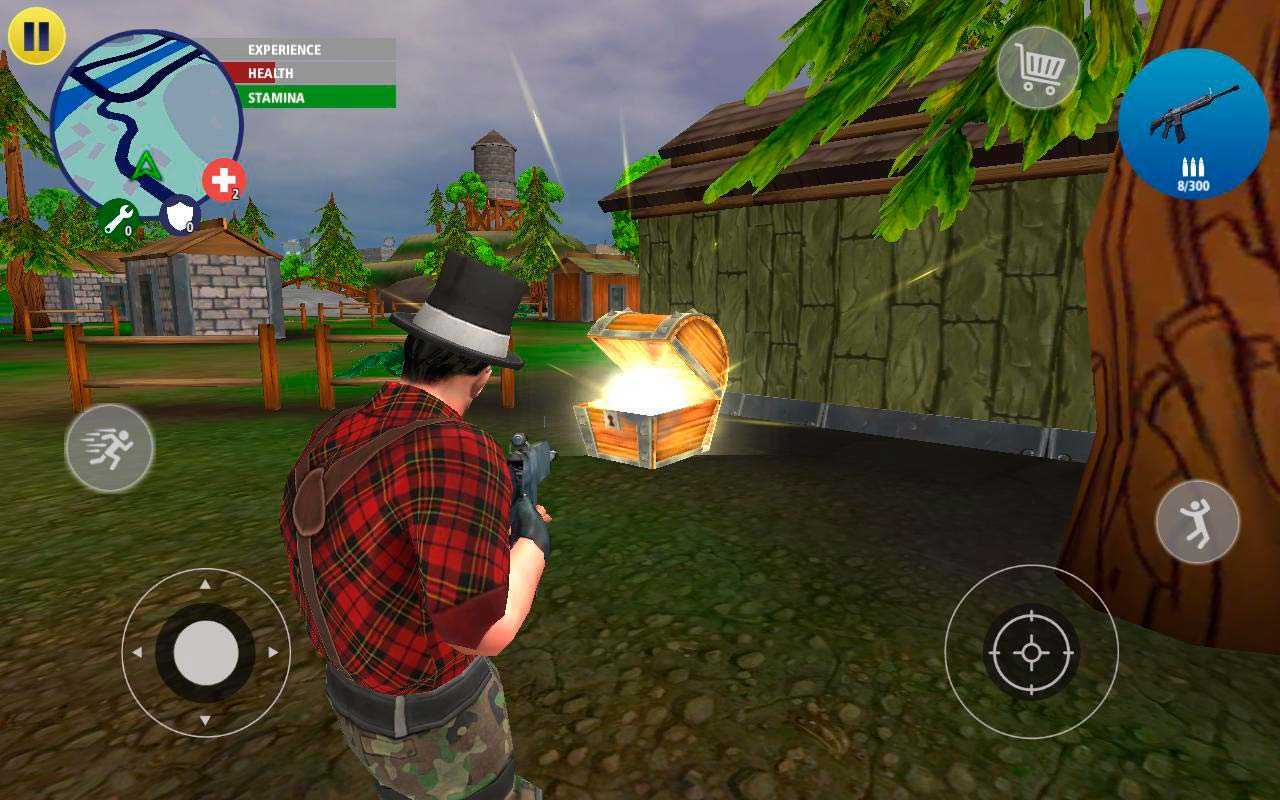Open the shopping cart store
Viewport: 1280px width, 800px height.
coord(1038,67)
